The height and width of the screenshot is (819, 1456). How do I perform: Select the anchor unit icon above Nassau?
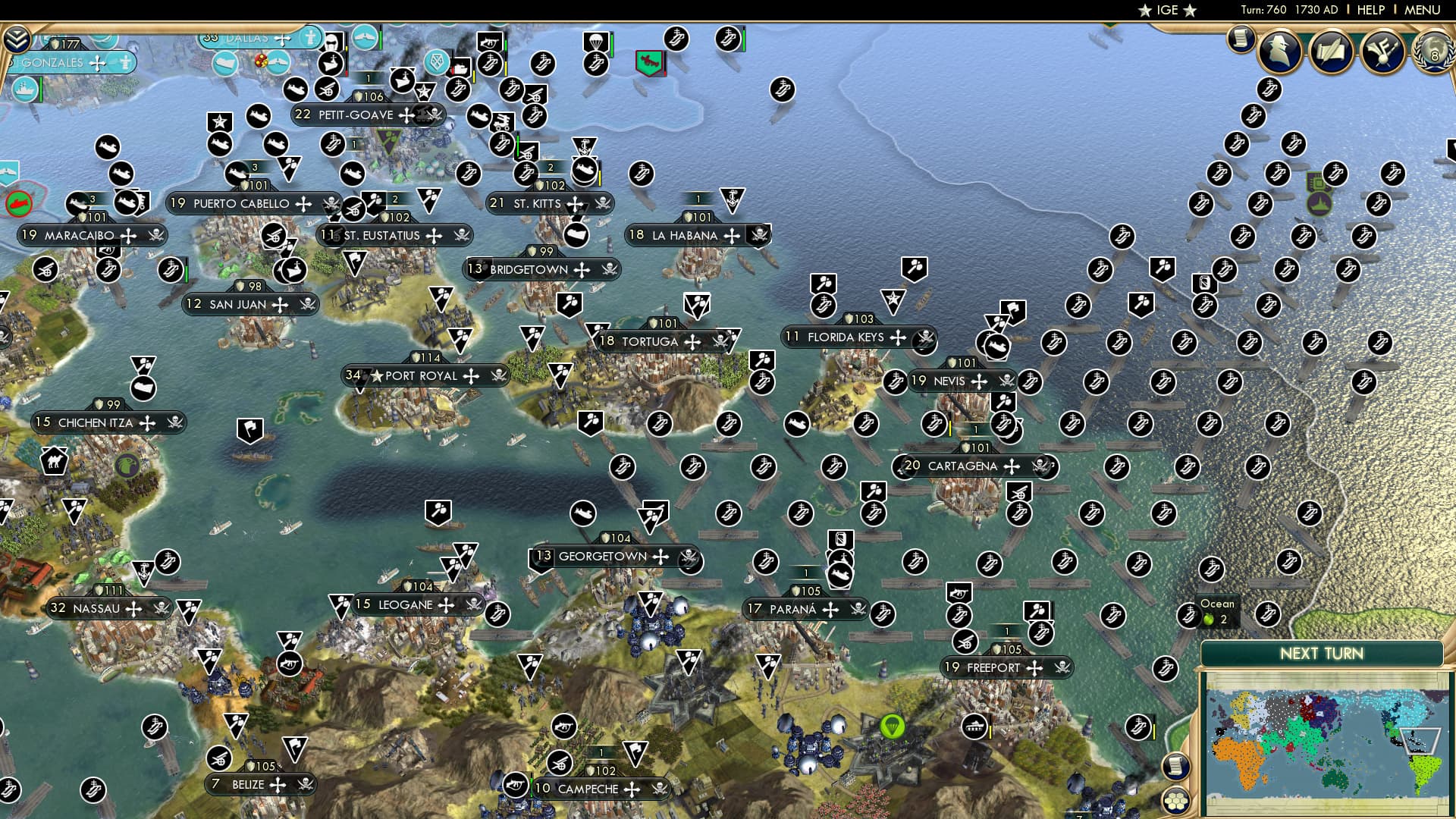pos(143,571)
